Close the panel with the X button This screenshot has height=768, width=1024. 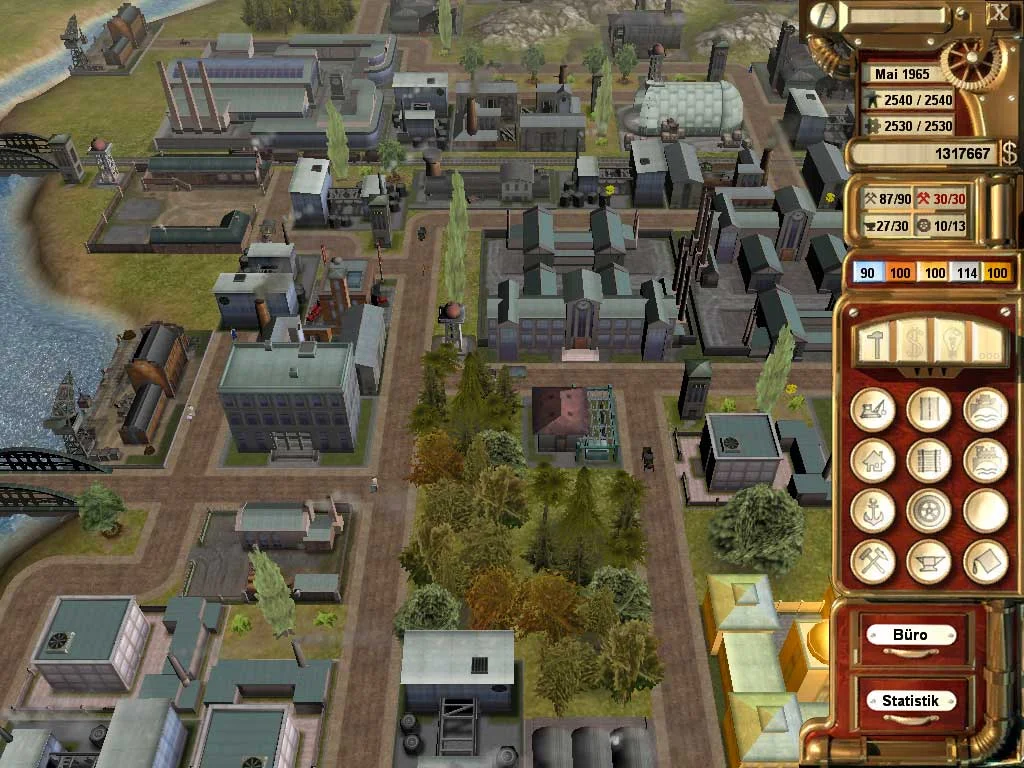(998, 13)
